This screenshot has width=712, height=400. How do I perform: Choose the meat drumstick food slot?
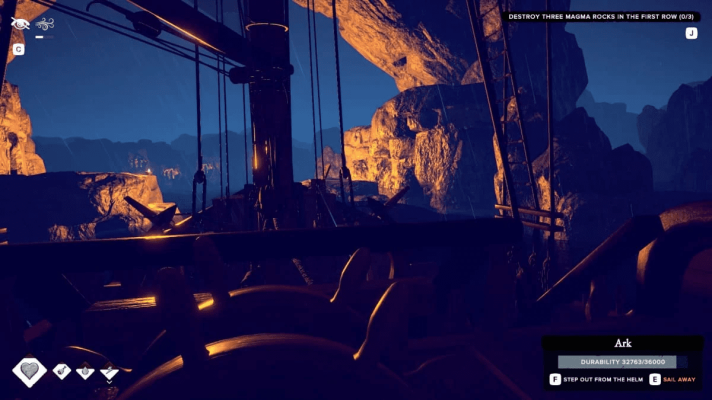62,371
